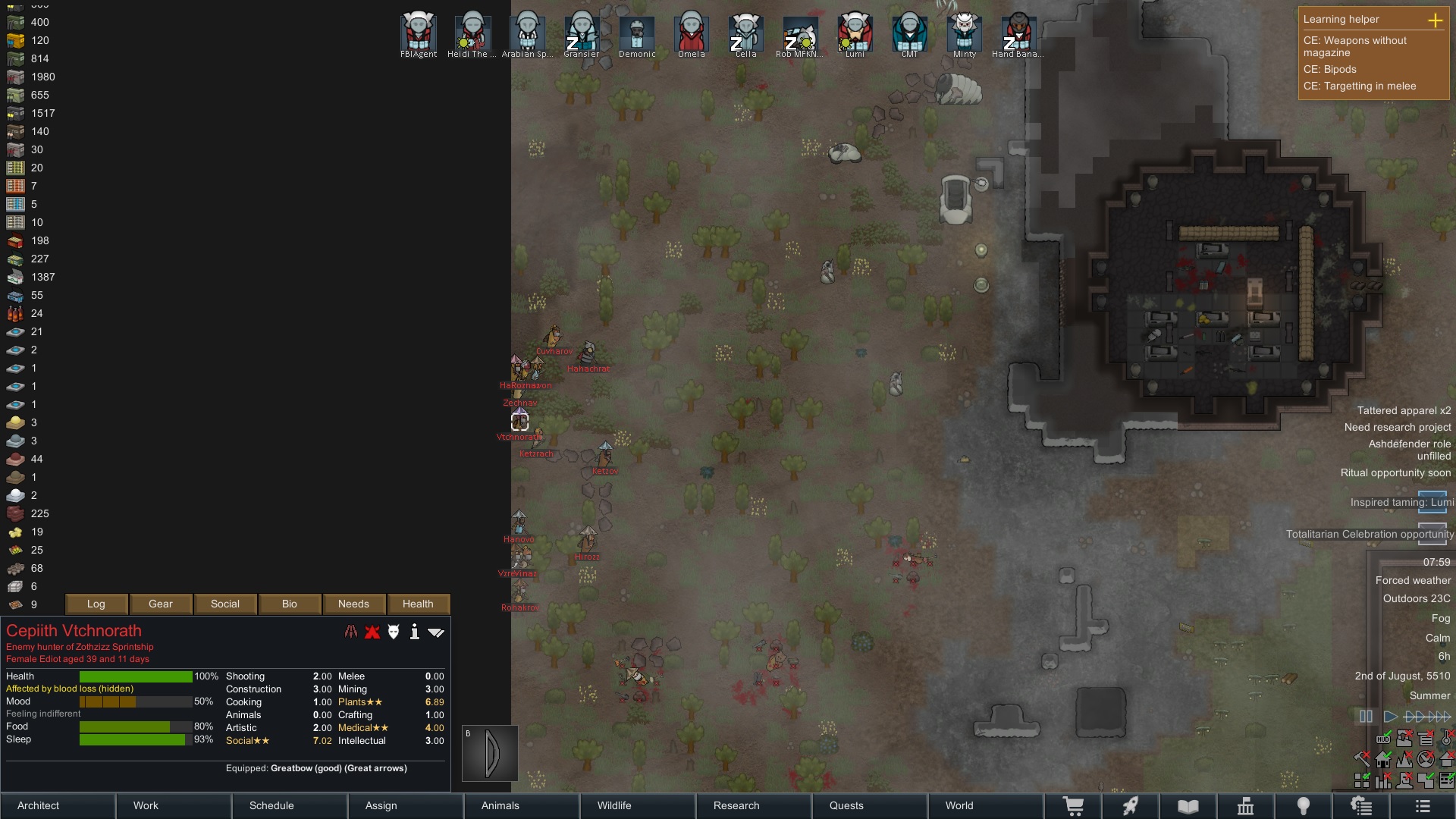
Task: Select colonist Lumi portrait
Action: pyautogui.click(x=855, y=32)
